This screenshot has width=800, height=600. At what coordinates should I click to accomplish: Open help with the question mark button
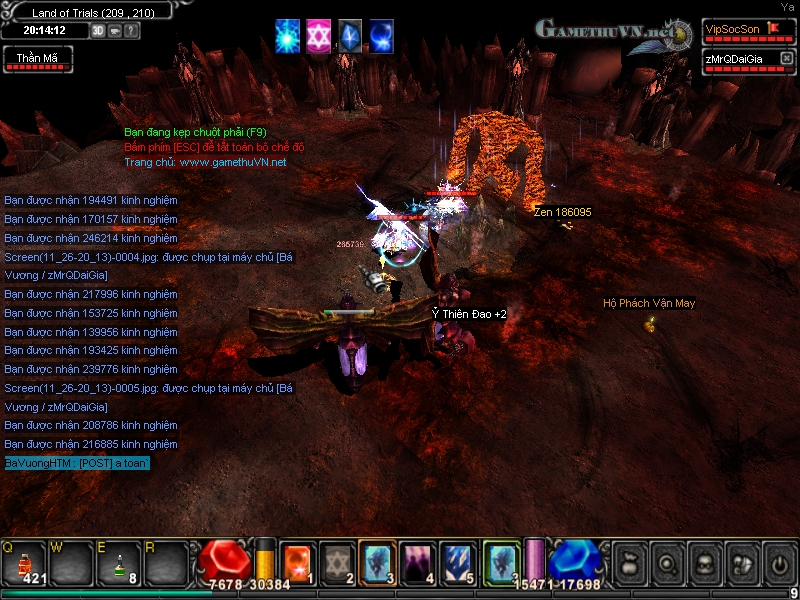132,30
